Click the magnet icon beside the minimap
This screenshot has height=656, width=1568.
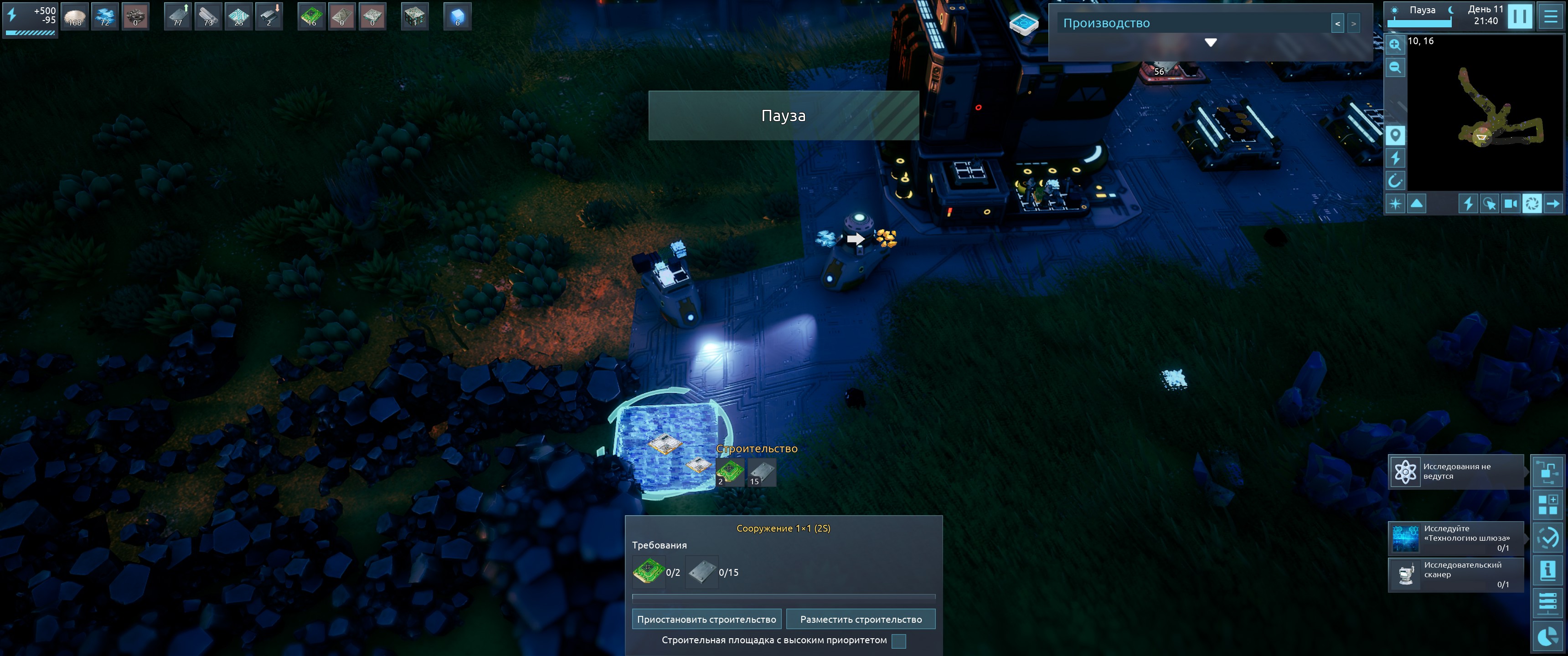point(1395,181)
